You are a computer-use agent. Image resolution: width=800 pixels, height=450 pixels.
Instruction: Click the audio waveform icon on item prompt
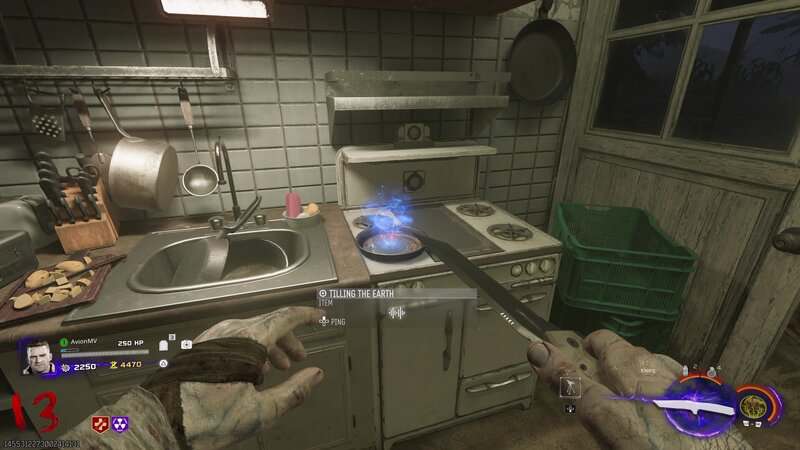coord(396,313)
